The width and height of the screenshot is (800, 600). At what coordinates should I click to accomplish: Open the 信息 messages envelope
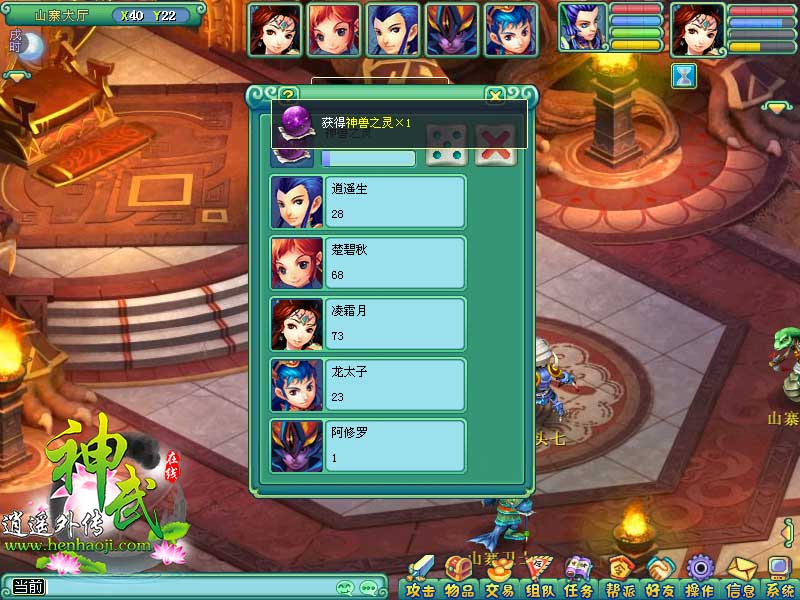740,580
